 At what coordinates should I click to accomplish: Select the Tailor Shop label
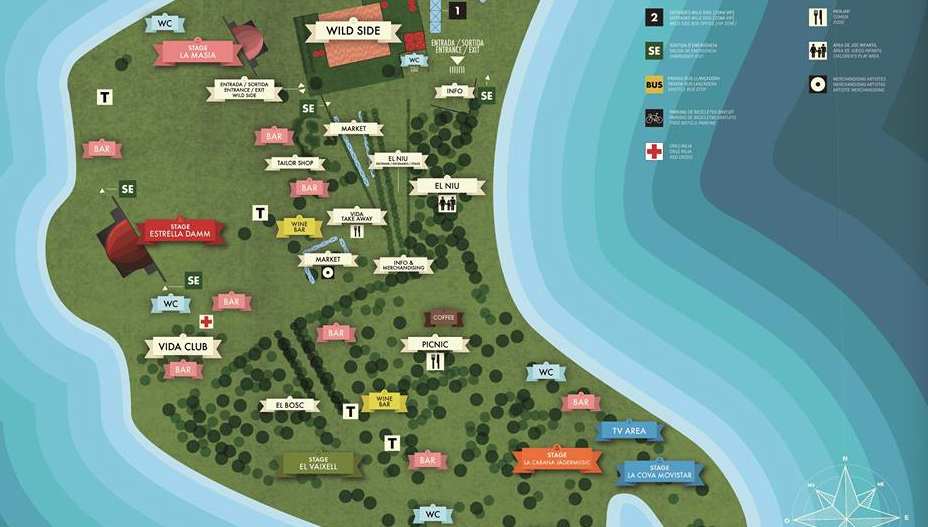click(x=295, y=163)
